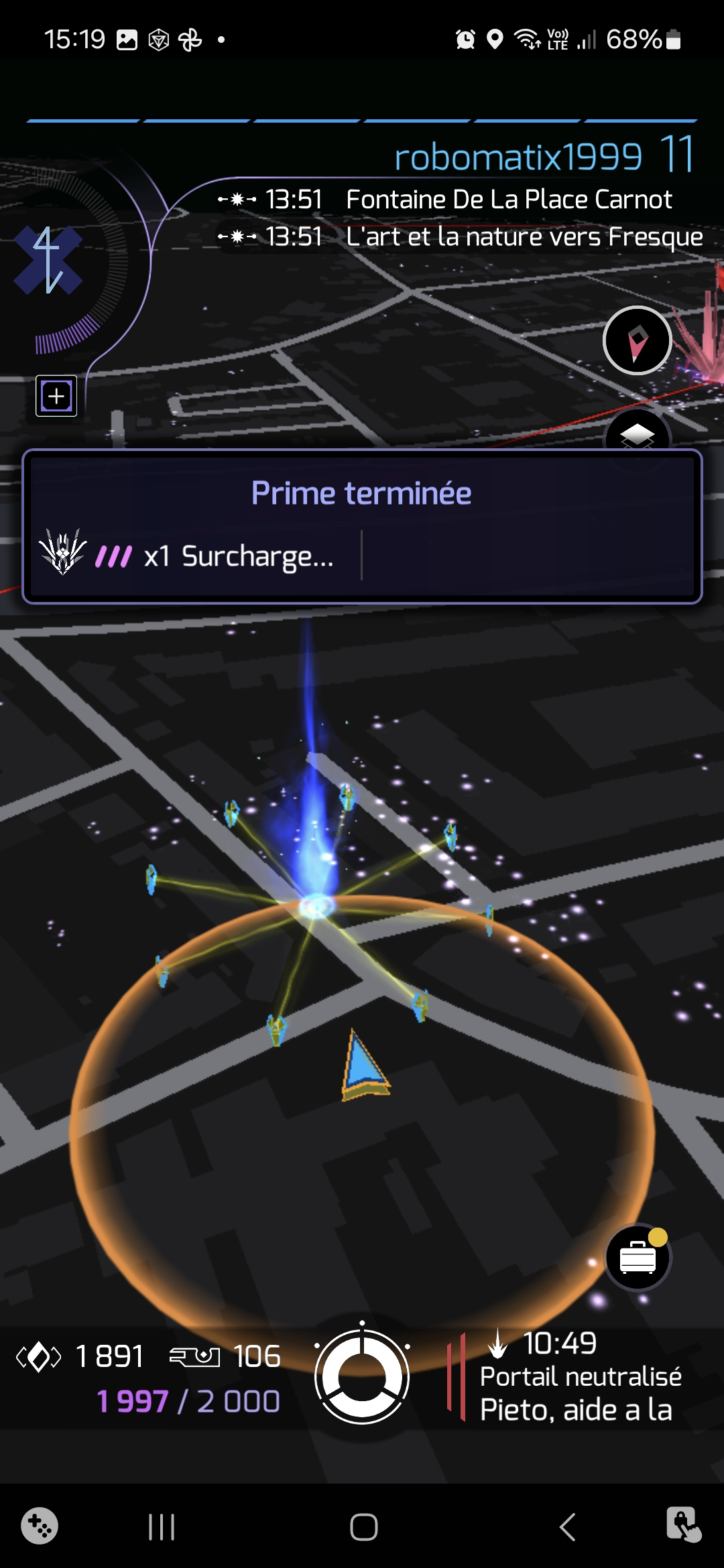Open the Portail neutralisé COMM message
Viewport: 724px width, 1568px height.
pyautogui.click(x=580, y=1378)
